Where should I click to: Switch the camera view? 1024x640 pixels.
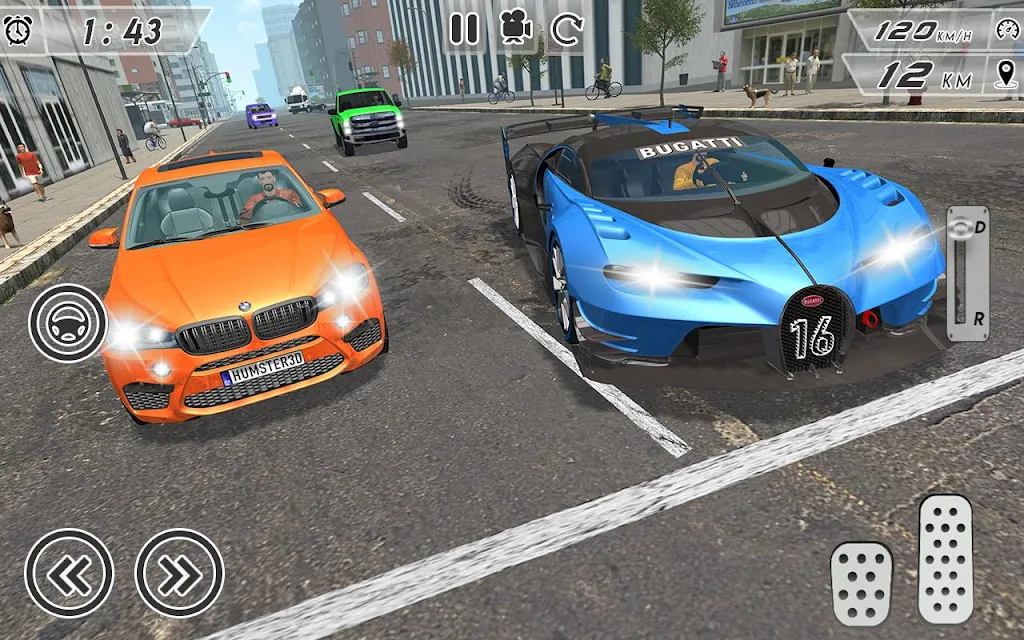pyautogui.click(x=515, y=29)
